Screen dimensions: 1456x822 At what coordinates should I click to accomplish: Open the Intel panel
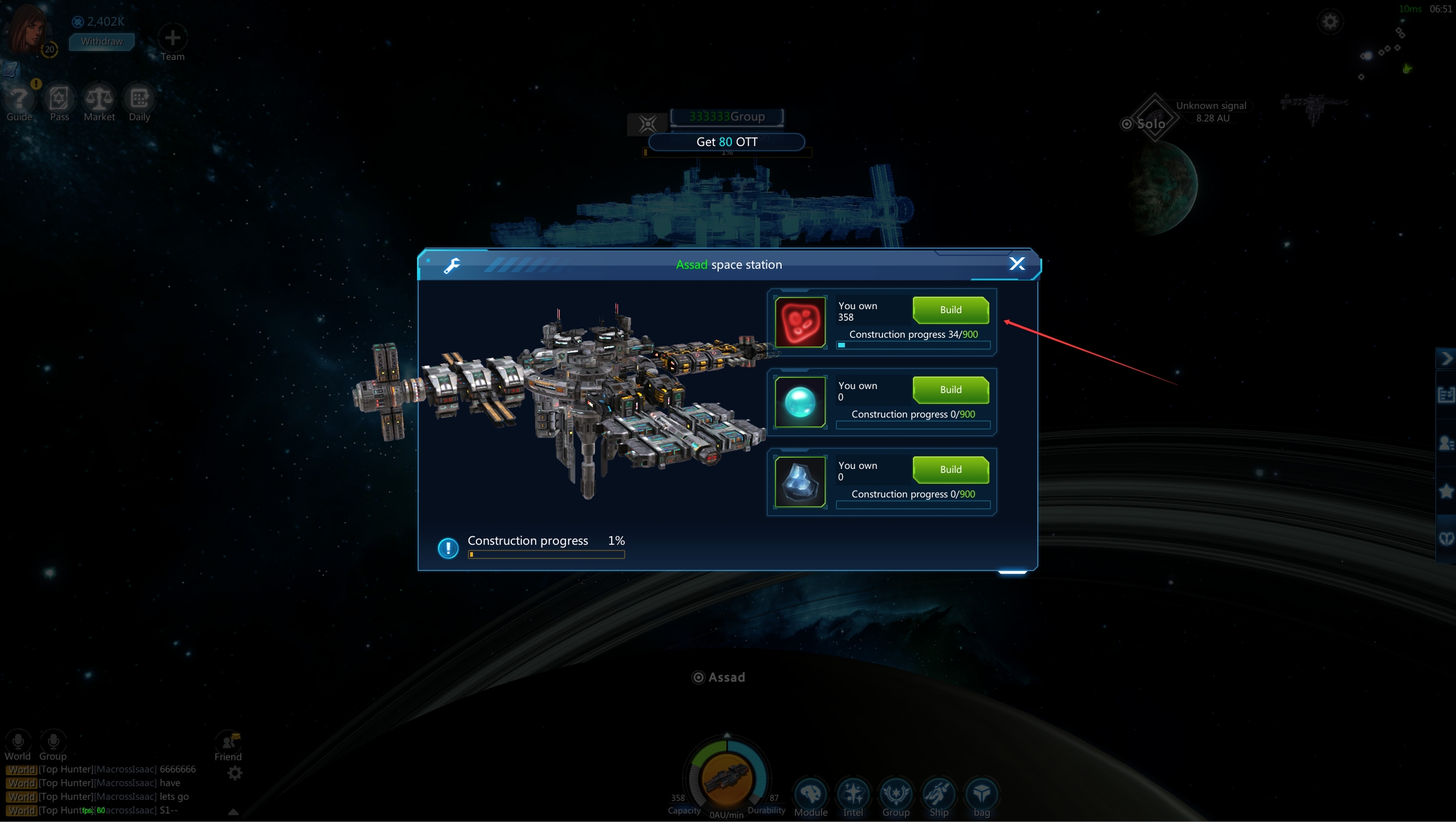tap(853, 794)
